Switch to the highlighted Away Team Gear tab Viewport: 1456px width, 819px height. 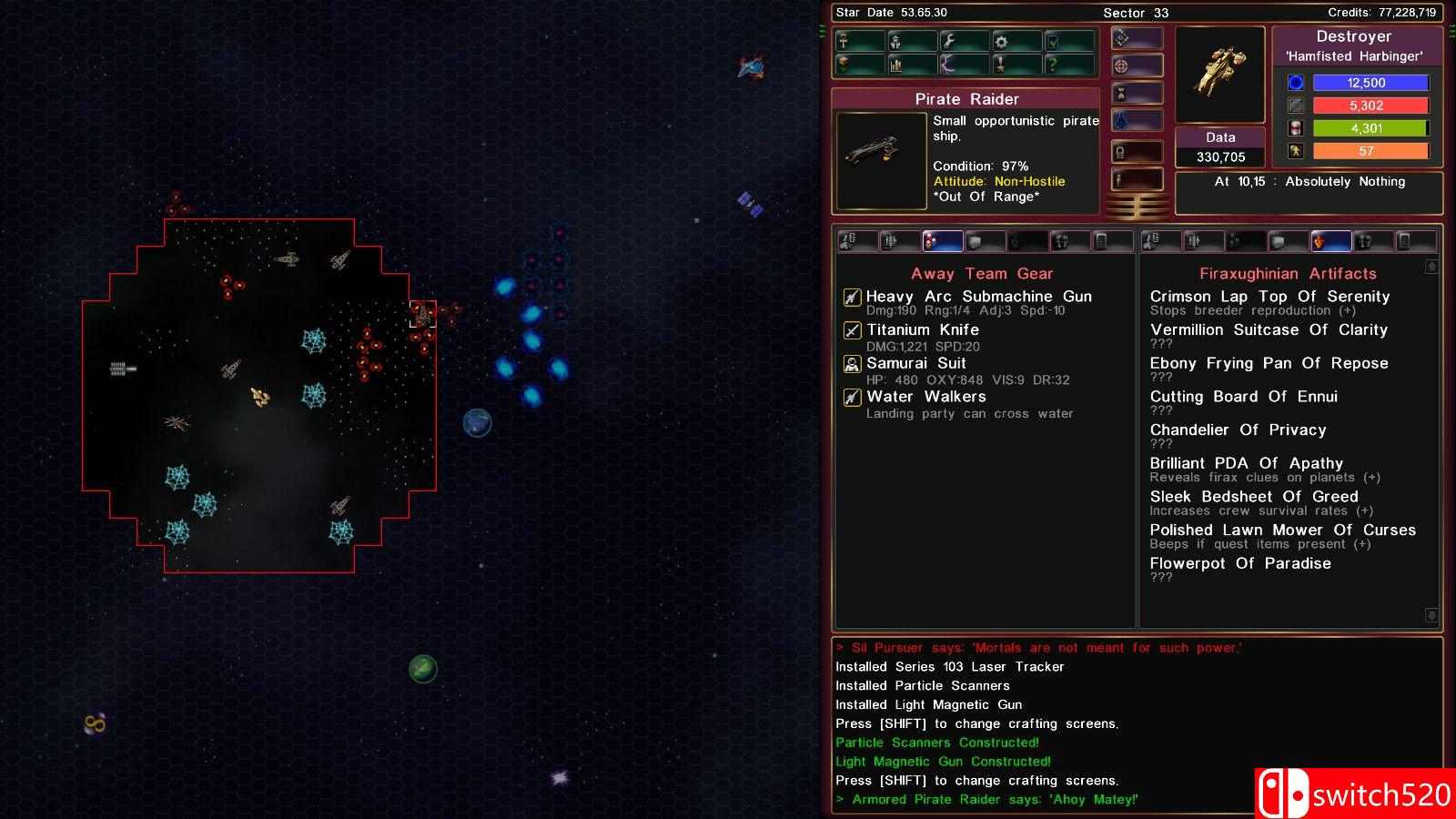[942, 241]
